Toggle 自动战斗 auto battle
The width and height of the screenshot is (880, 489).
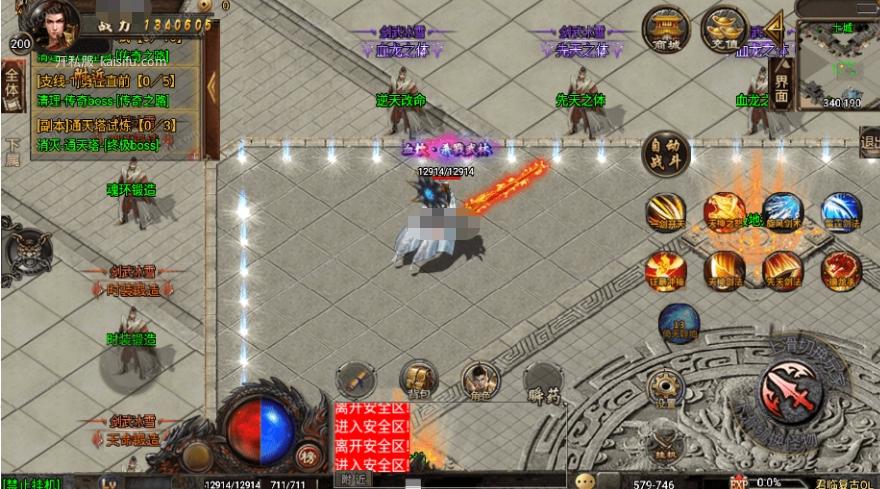(666, 155)
